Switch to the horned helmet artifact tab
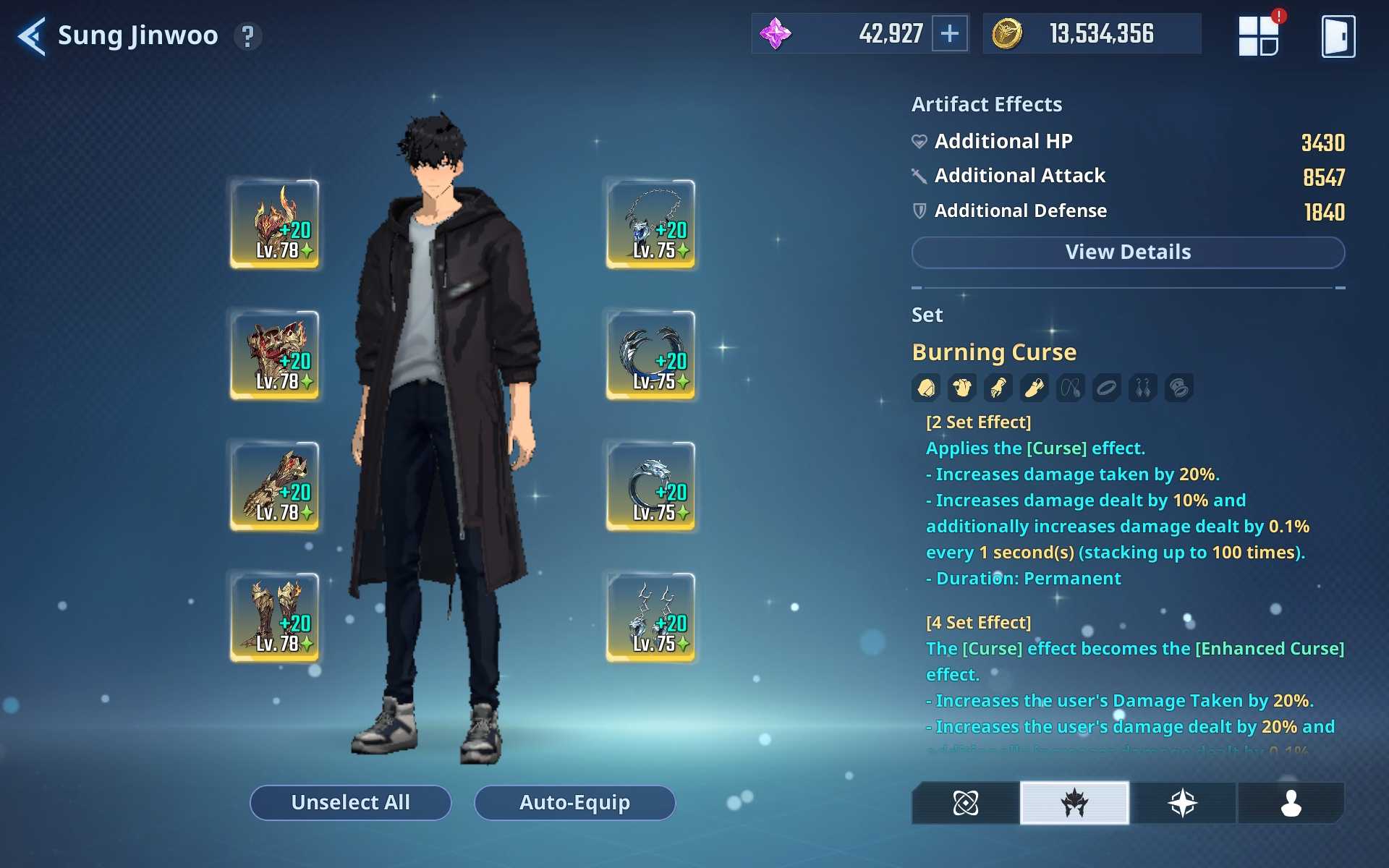The width and height of the screenshot is (1389, 868). (1074, 803)
